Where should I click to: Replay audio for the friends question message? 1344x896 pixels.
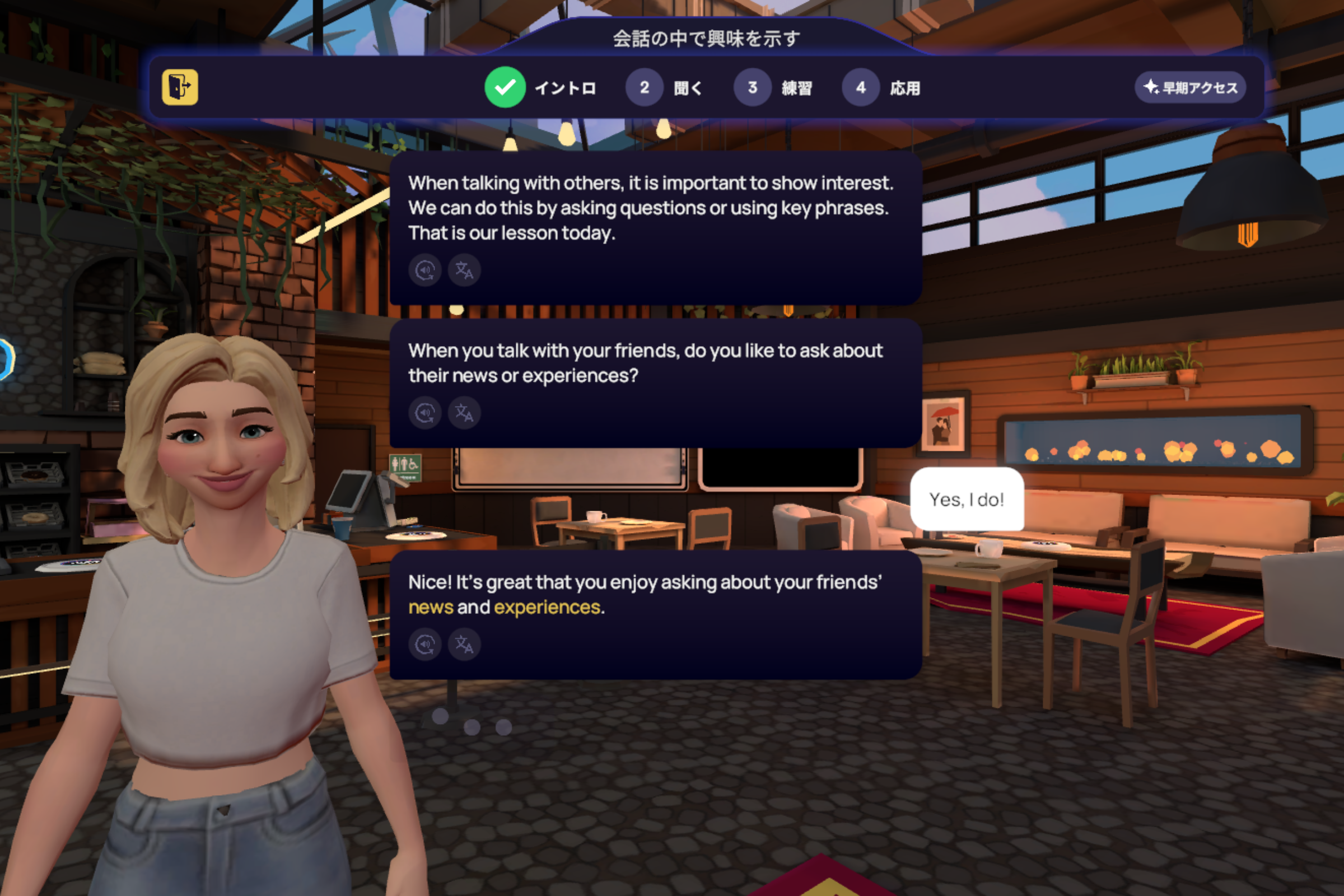(x=425, y=413)
